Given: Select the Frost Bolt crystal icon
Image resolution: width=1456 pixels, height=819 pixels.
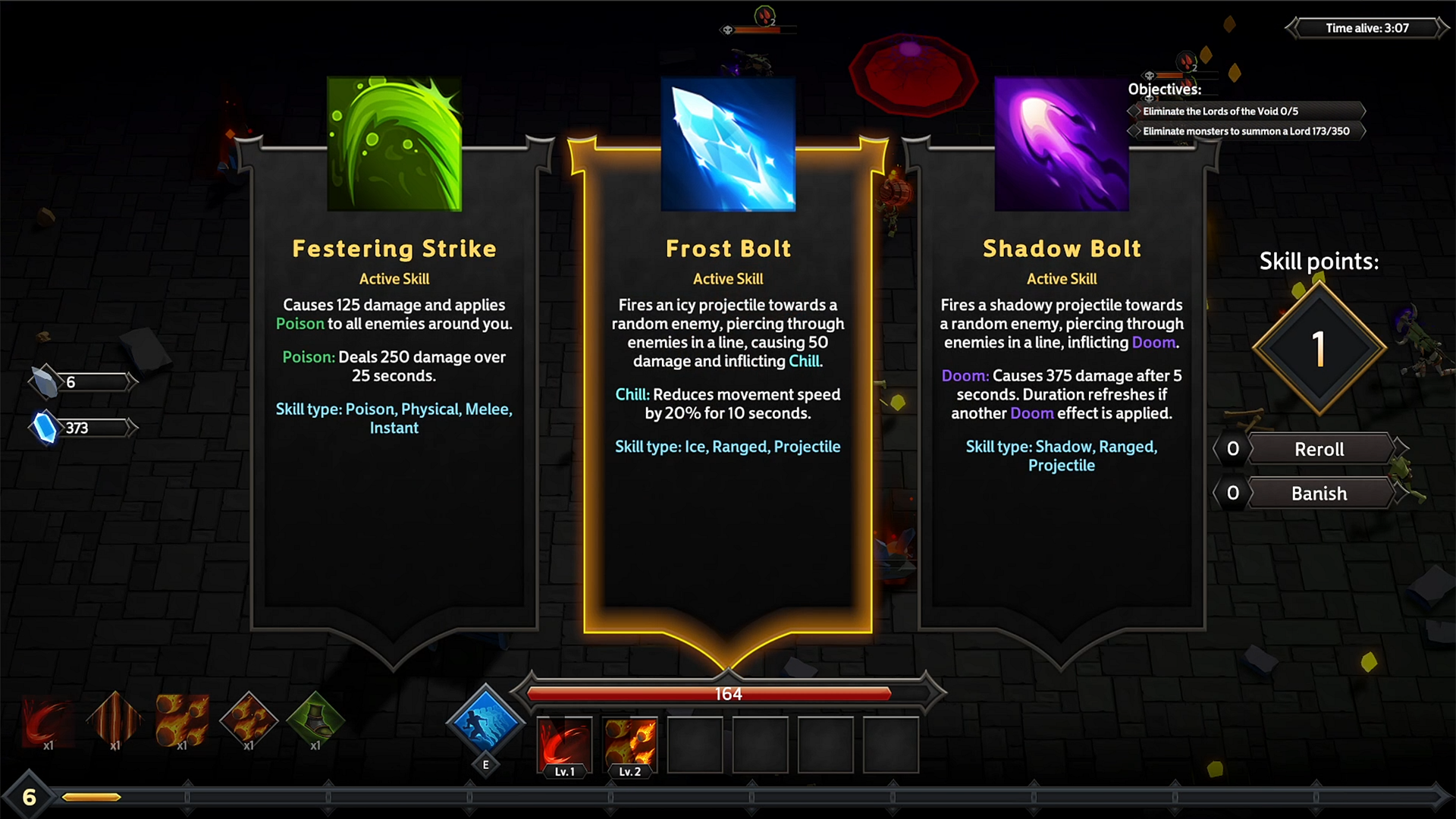Looking at the screenshot, I should [727, 143].
